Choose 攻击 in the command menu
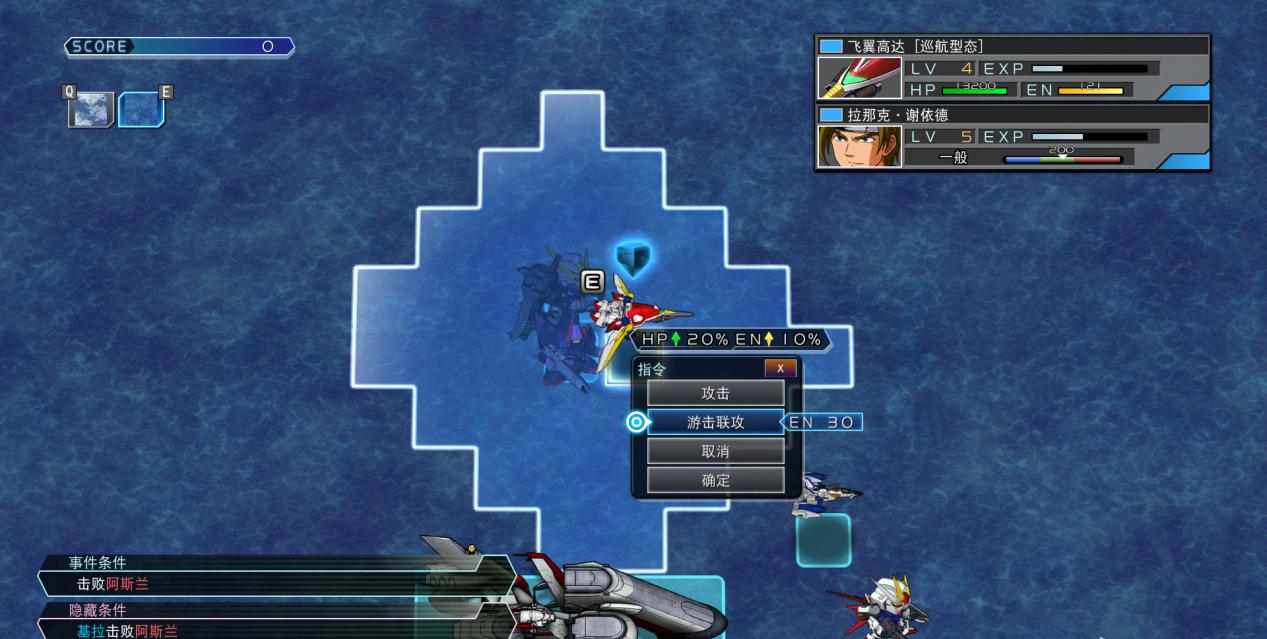Screen dimensions: 1267x639 [x=715, y=393]
